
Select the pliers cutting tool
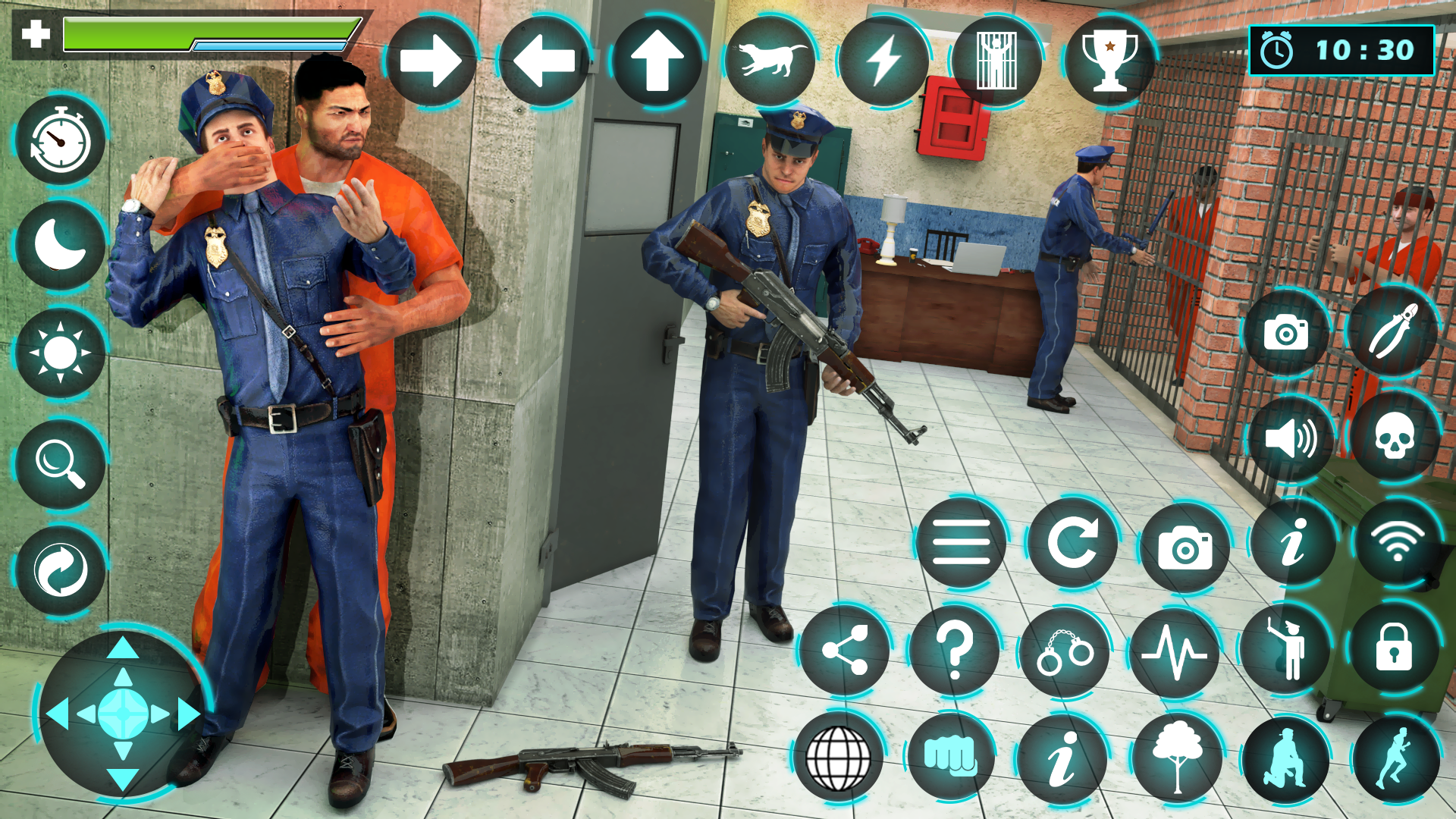click(1395, 331)
